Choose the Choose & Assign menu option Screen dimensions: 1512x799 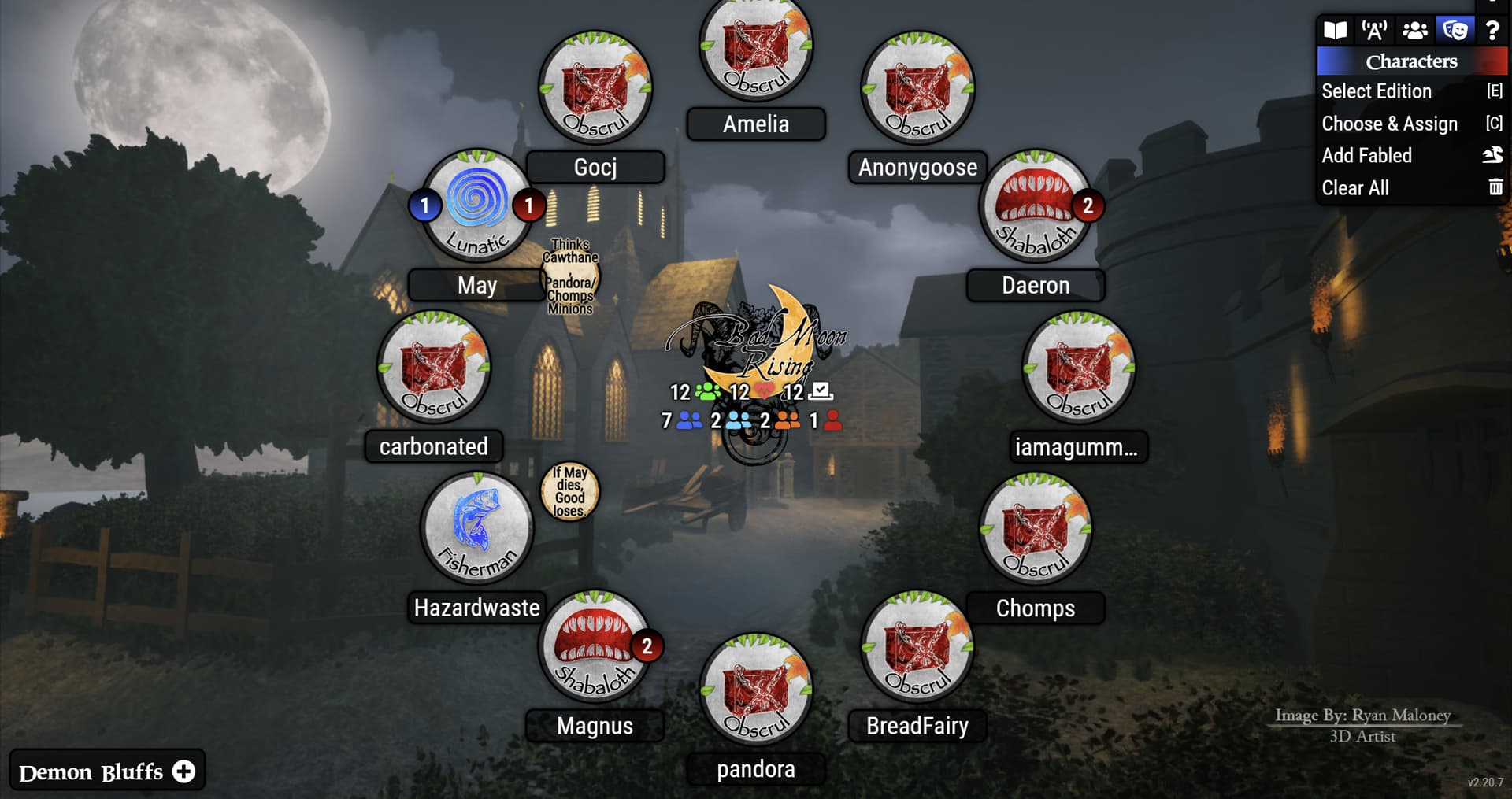click(x=1389, y=124)
